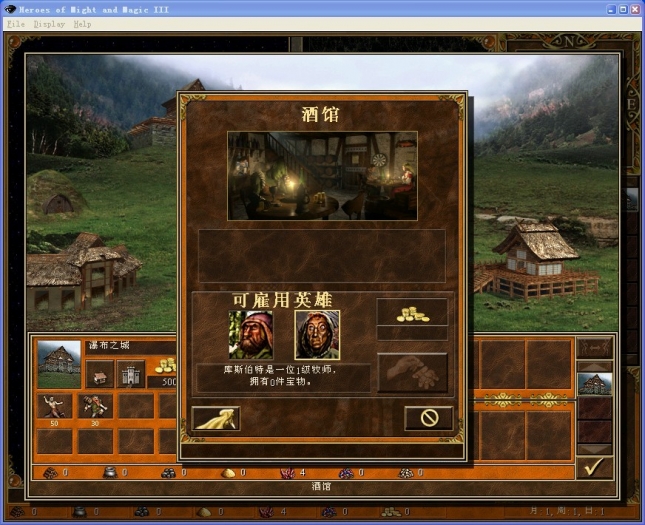Select the town thumbnail in the town list

pyautogui.click(x=594, y=383)
